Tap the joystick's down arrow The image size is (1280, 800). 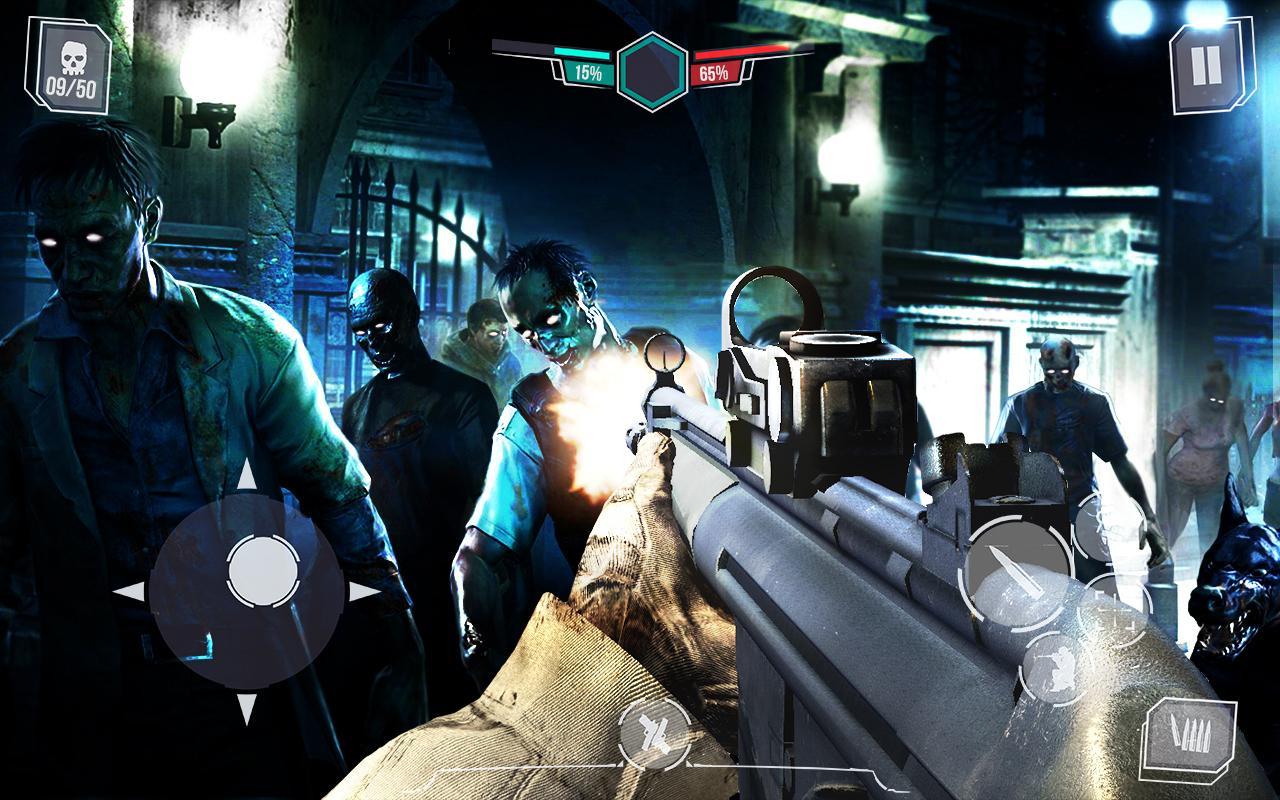pos(247,709)
